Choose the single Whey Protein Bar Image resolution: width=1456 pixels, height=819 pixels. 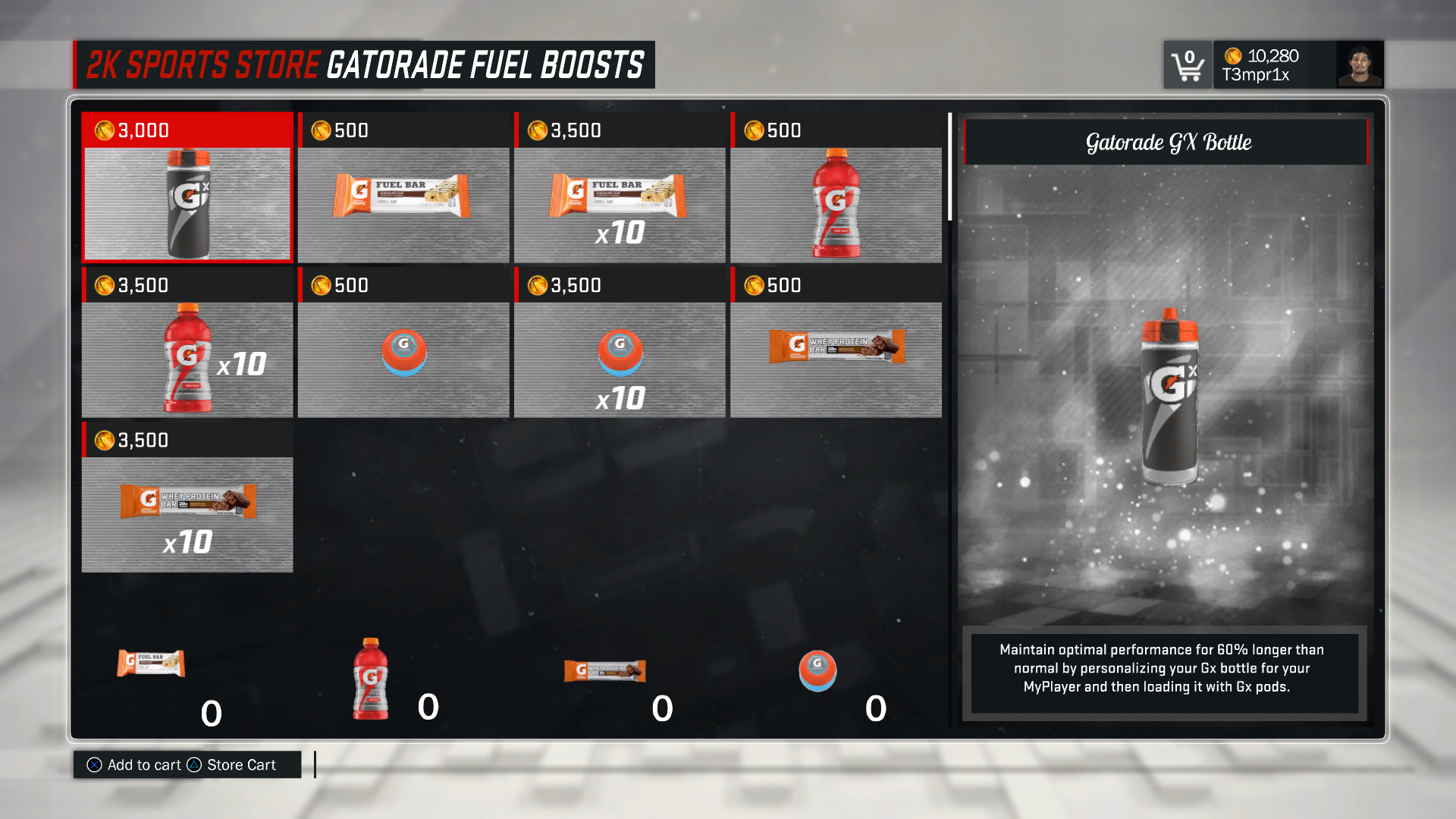point(836,343)
